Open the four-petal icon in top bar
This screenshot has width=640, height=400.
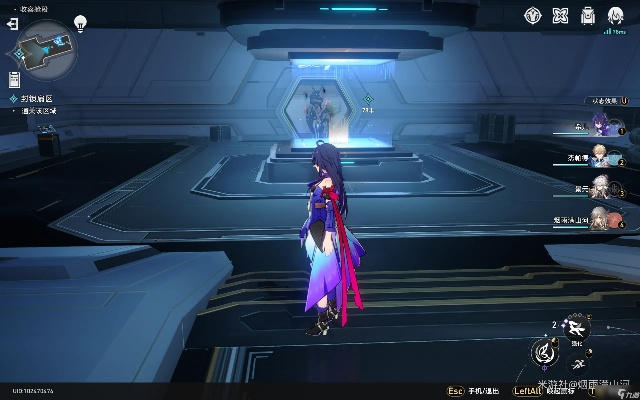(x=561, y=15)
